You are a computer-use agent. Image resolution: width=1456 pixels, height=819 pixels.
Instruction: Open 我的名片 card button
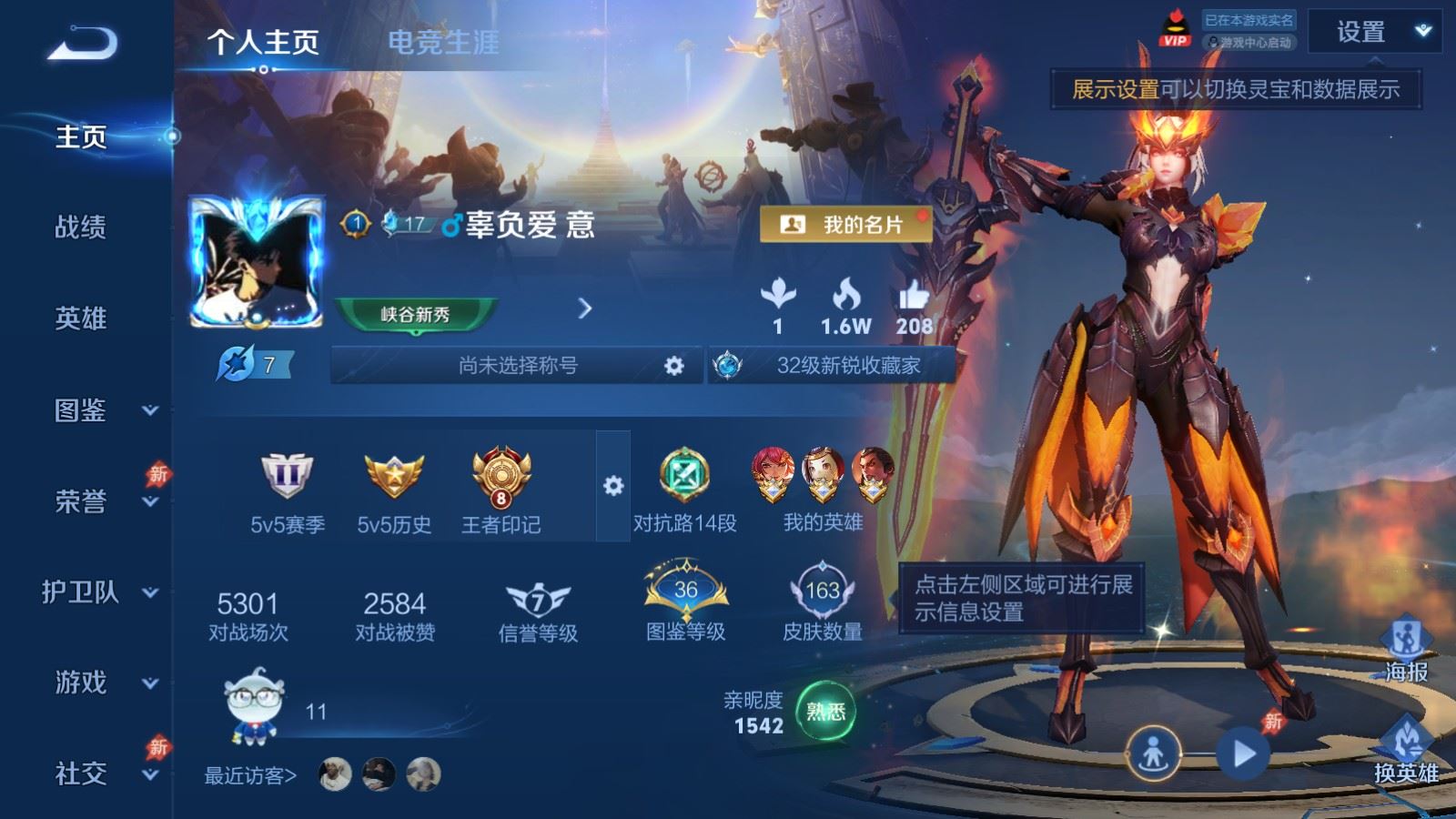(x=845, y=225)
